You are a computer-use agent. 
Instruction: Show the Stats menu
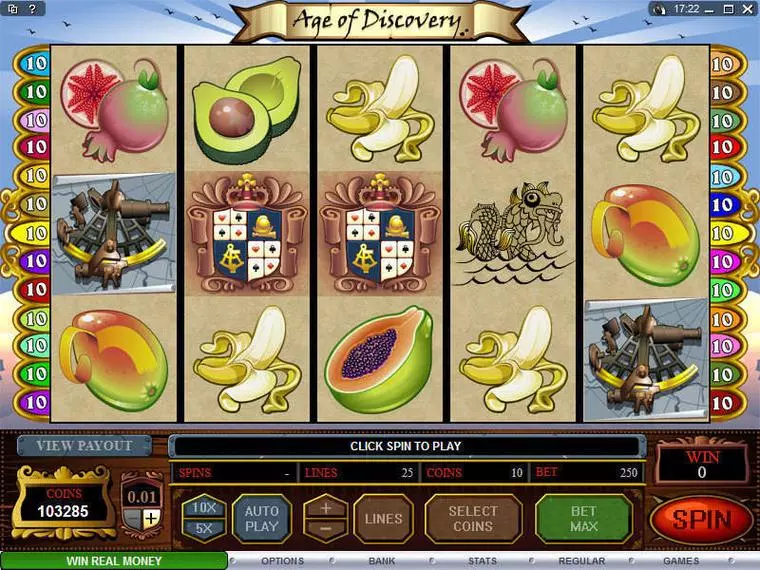tap(482, 561)
